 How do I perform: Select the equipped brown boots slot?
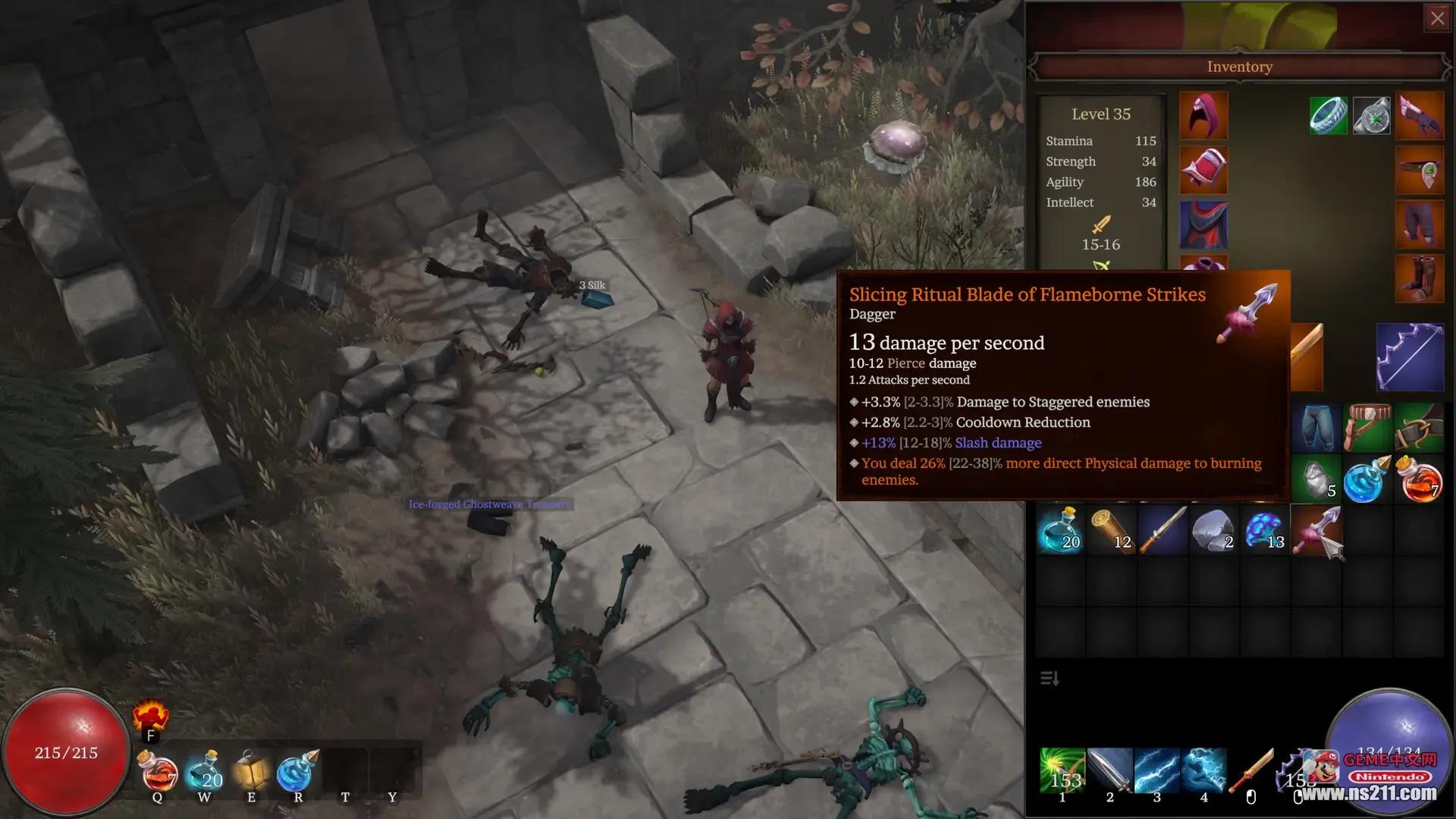(1420, 279)
